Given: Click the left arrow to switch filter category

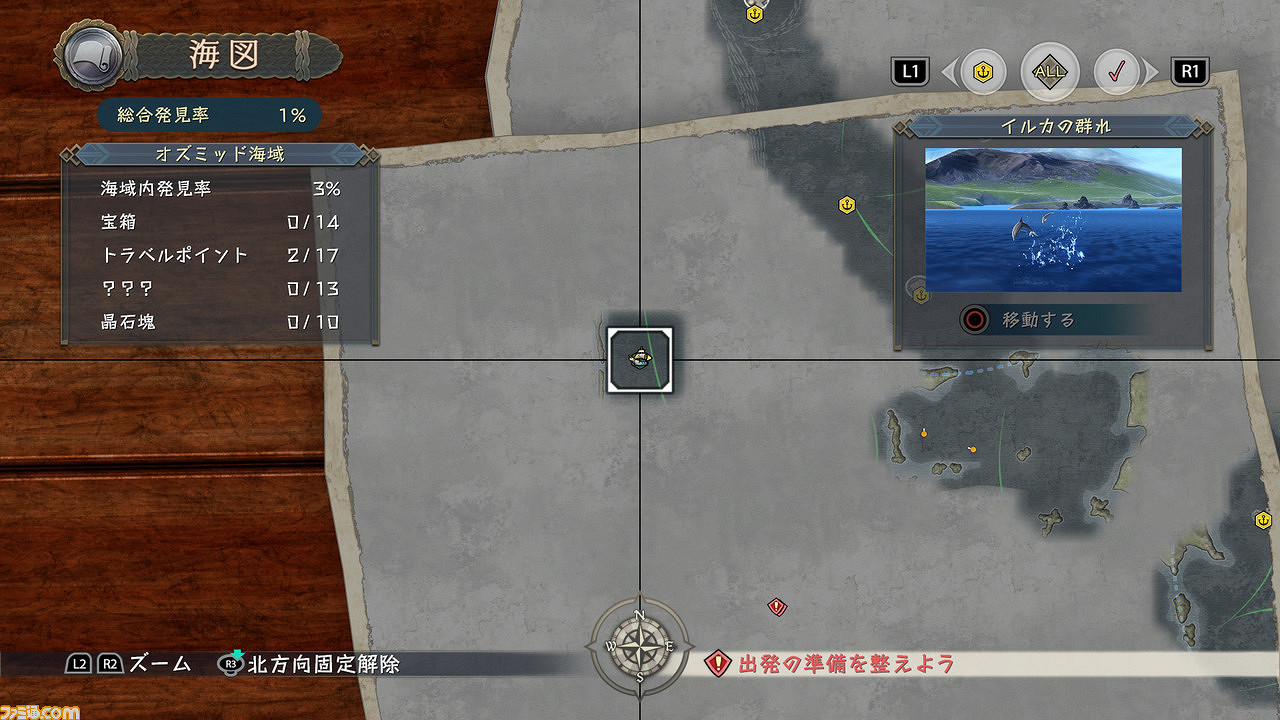Looking at the screenshot, I should [951, 72].
